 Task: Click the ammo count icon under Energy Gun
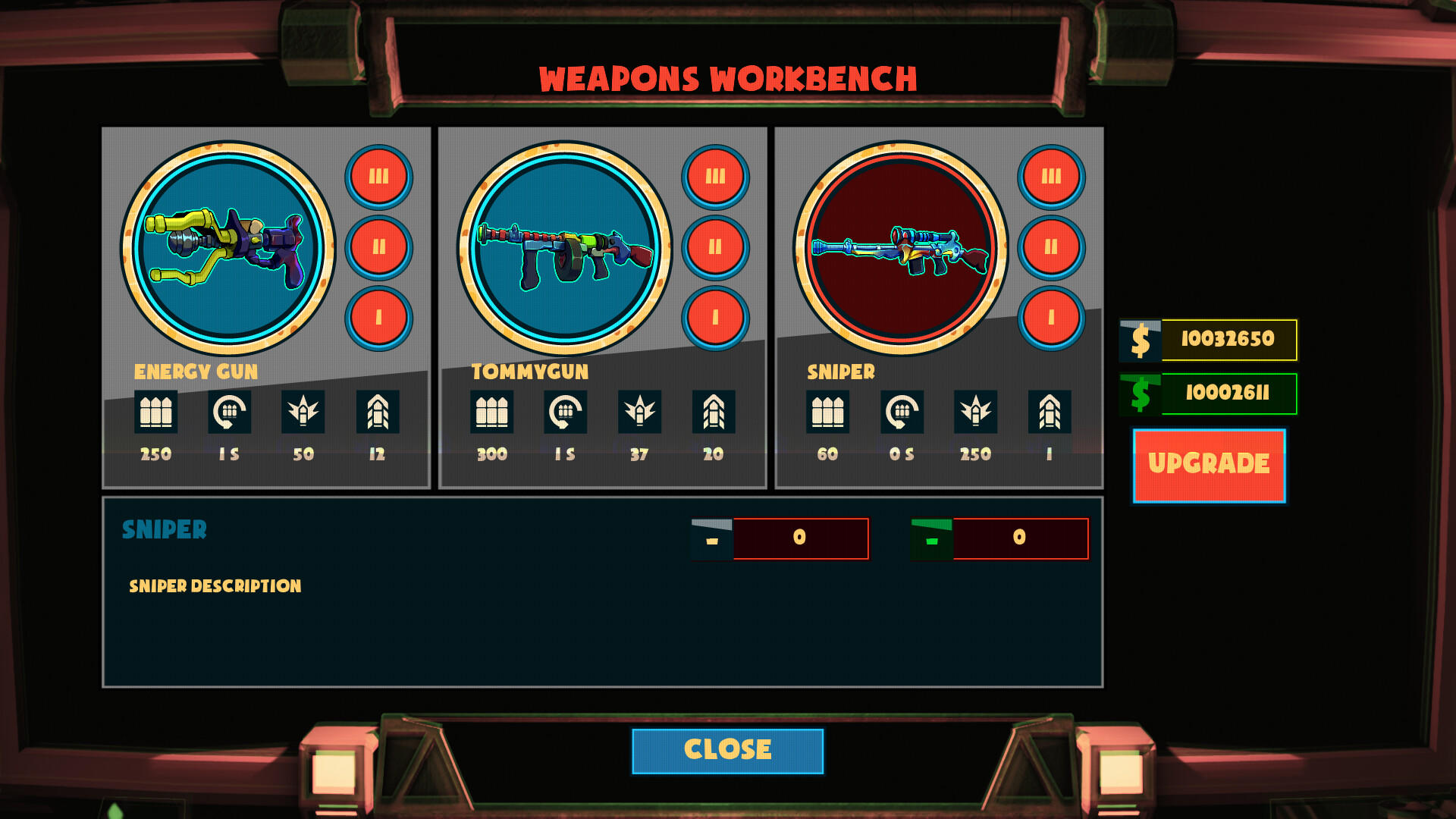pyautogui.click(x=155, y=413)
